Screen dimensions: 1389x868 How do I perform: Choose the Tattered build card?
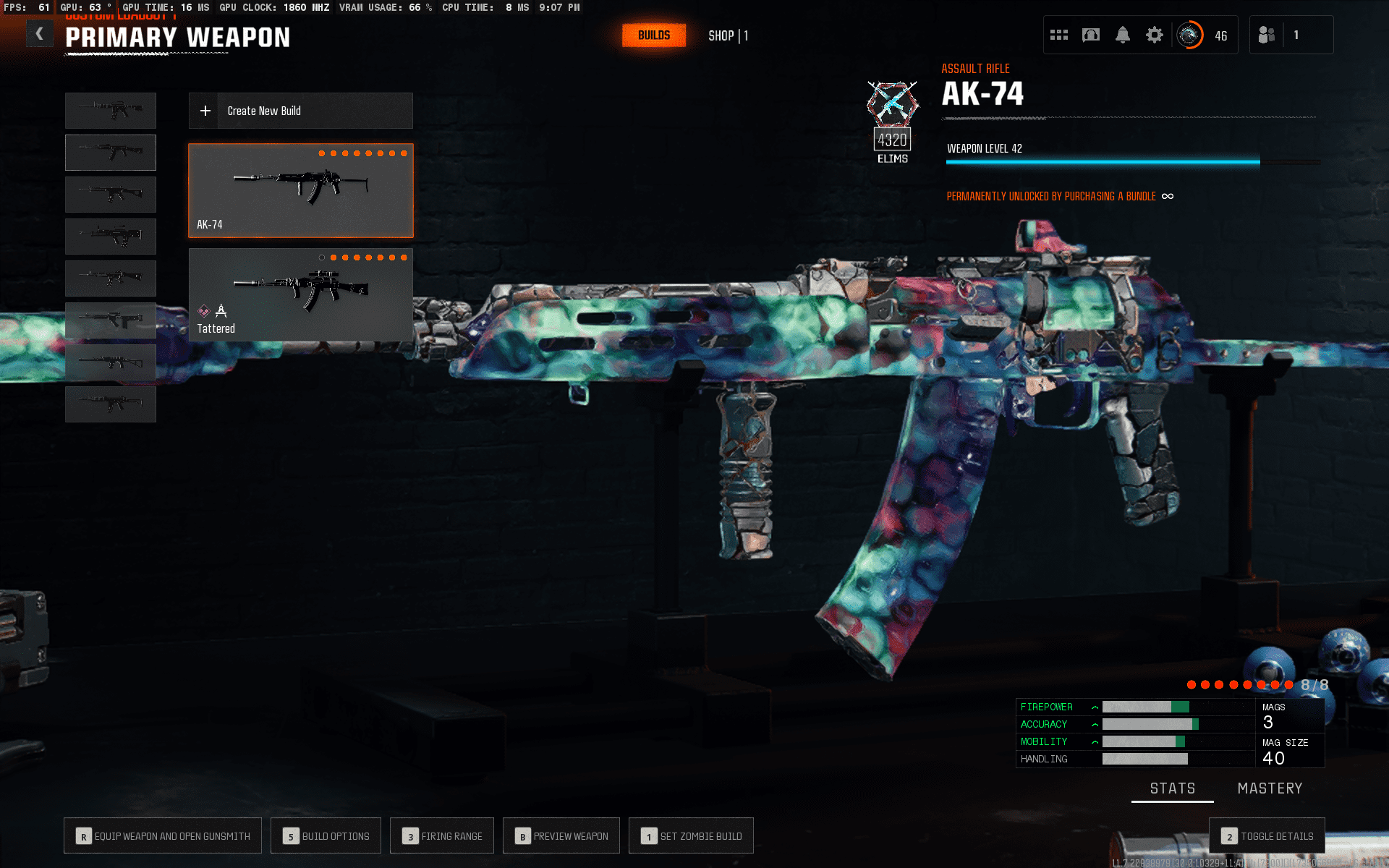point(300,294)
